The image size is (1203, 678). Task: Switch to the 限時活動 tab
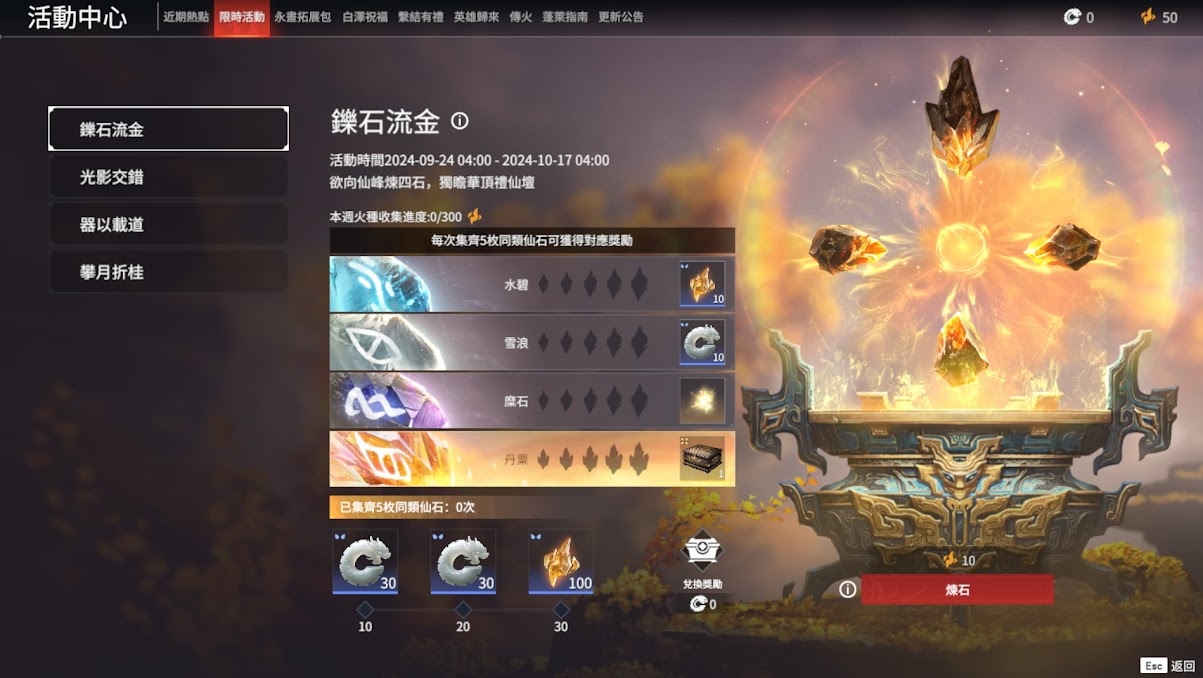[x=241, y=18]
